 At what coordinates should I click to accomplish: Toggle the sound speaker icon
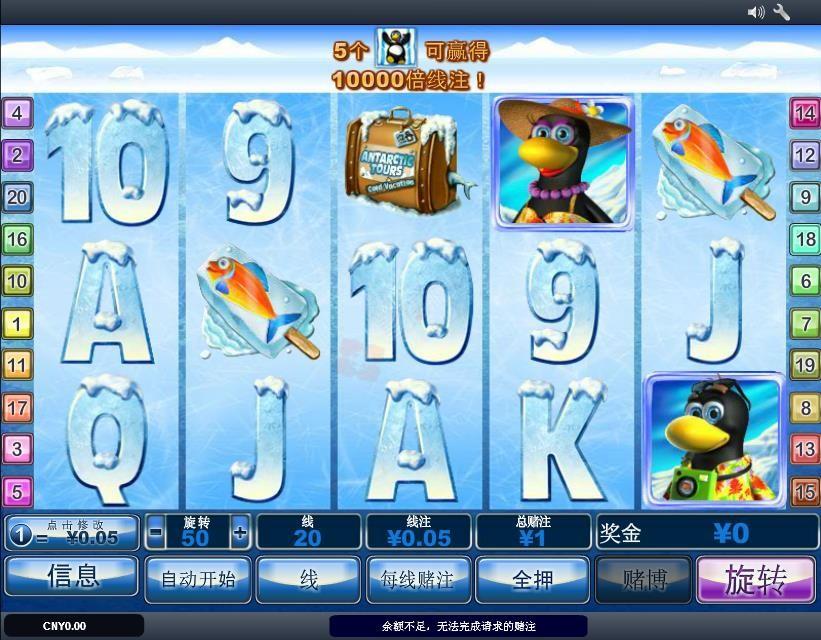(756, 12)
